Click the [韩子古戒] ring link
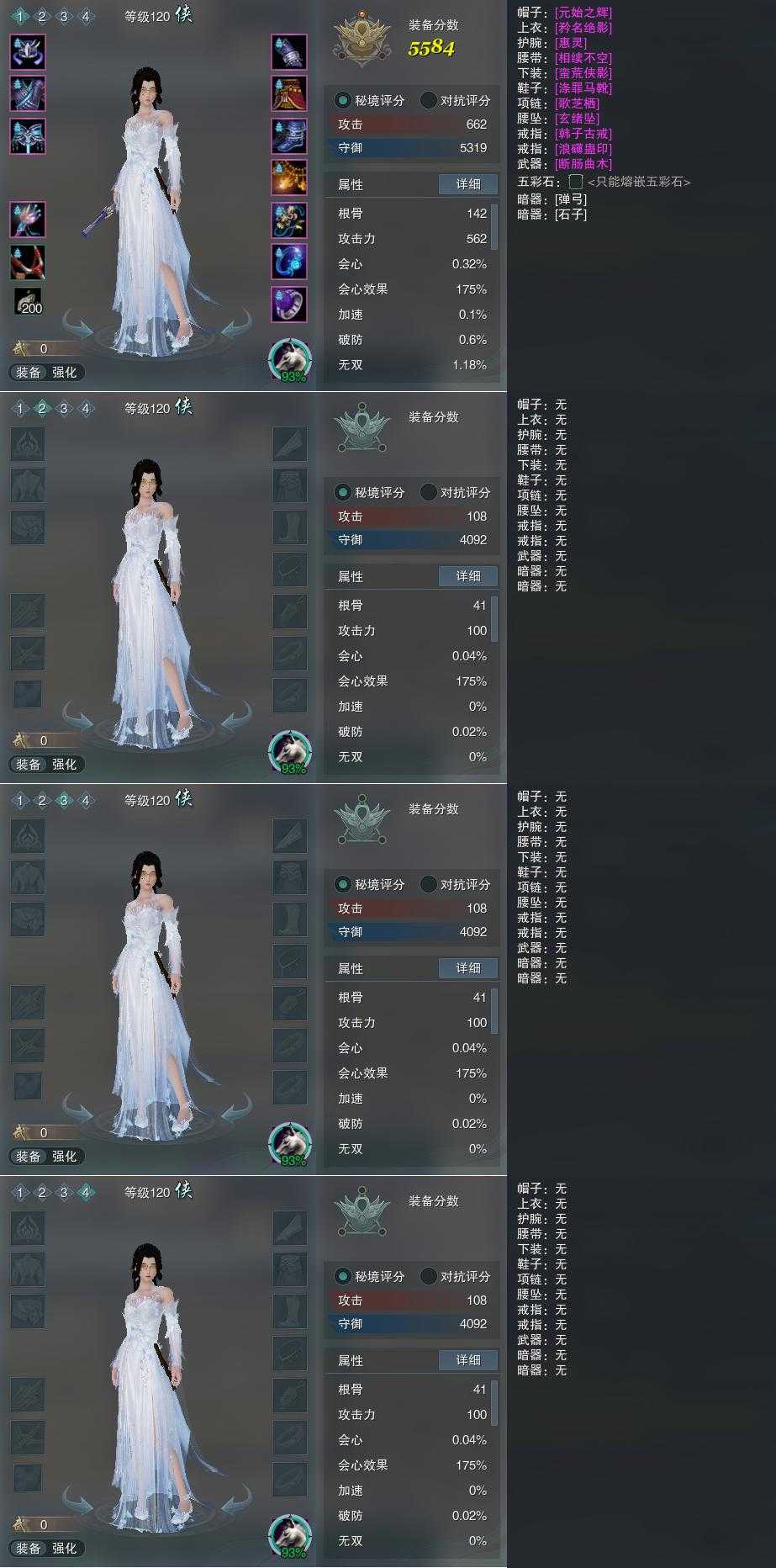The width and height of the screenshot is (776, 1568). [x=583, y=134]
